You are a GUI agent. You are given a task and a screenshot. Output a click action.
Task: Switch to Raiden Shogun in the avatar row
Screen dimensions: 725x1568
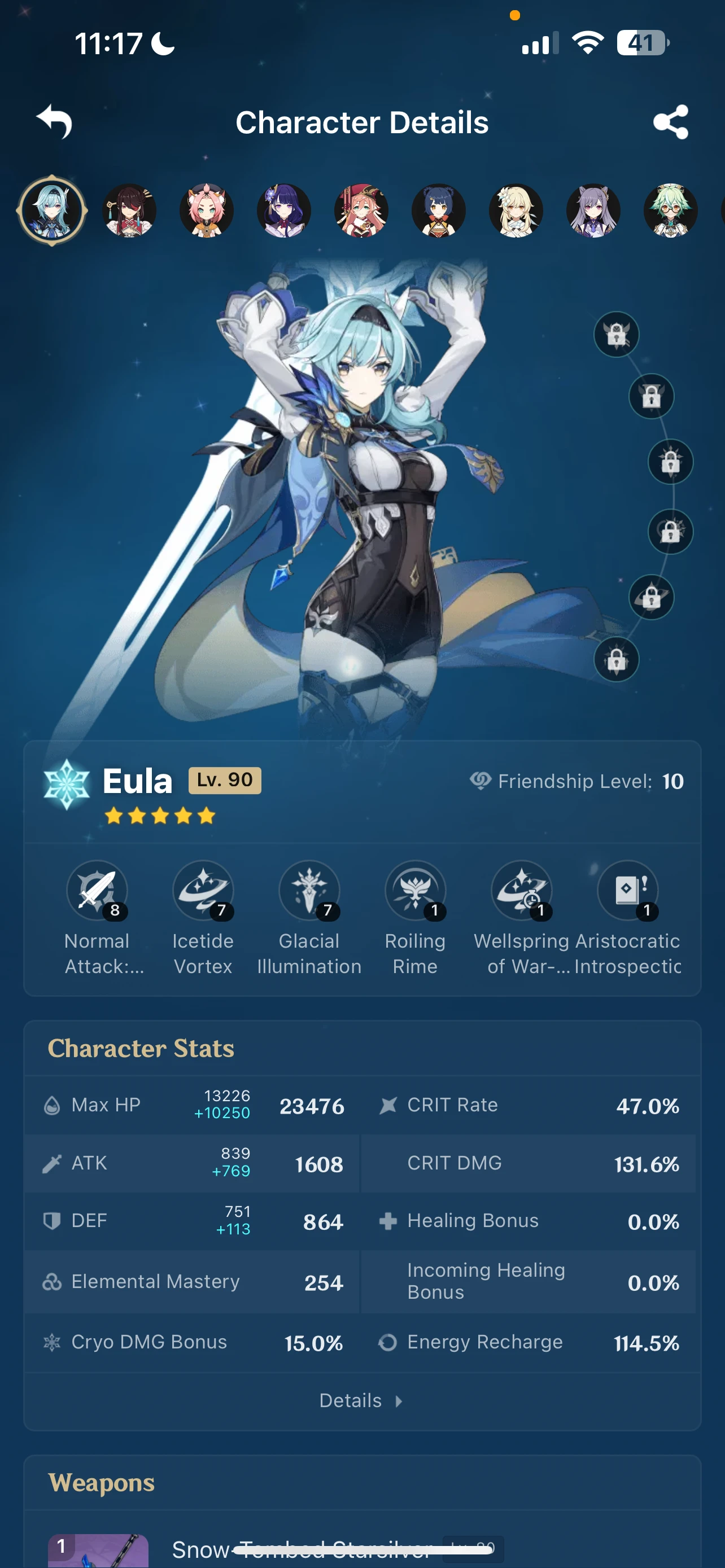[x=283, y=210]
